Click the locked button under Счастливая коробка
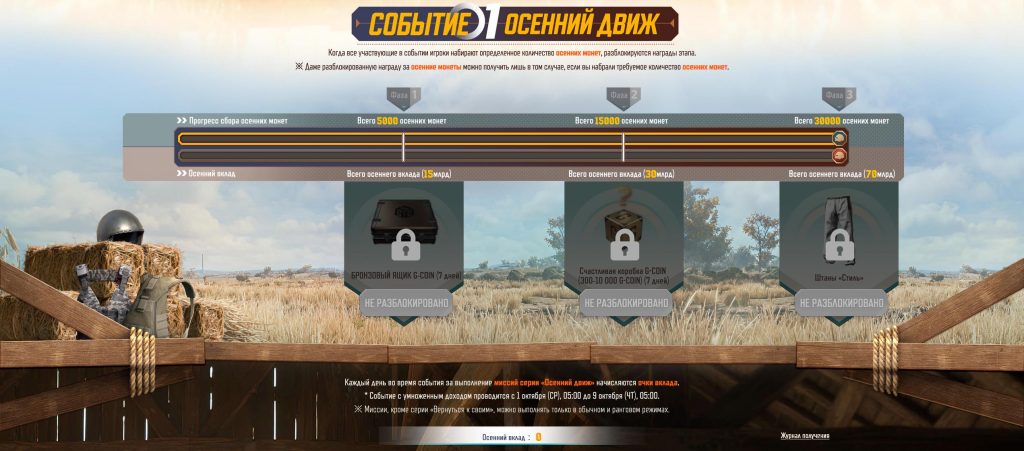 (x=624, y=302)
